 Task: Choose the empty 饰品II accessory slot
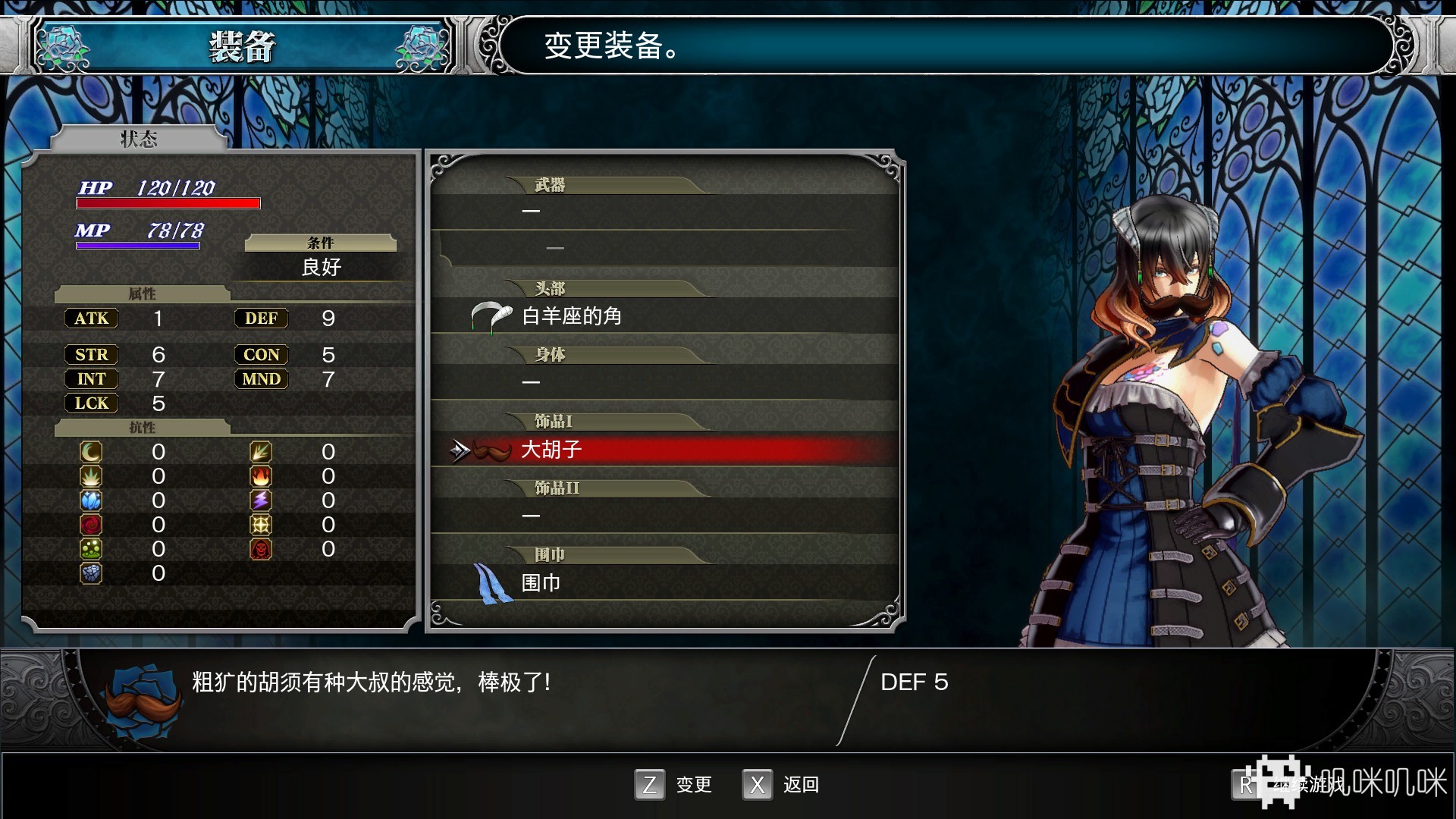point(664,516)
